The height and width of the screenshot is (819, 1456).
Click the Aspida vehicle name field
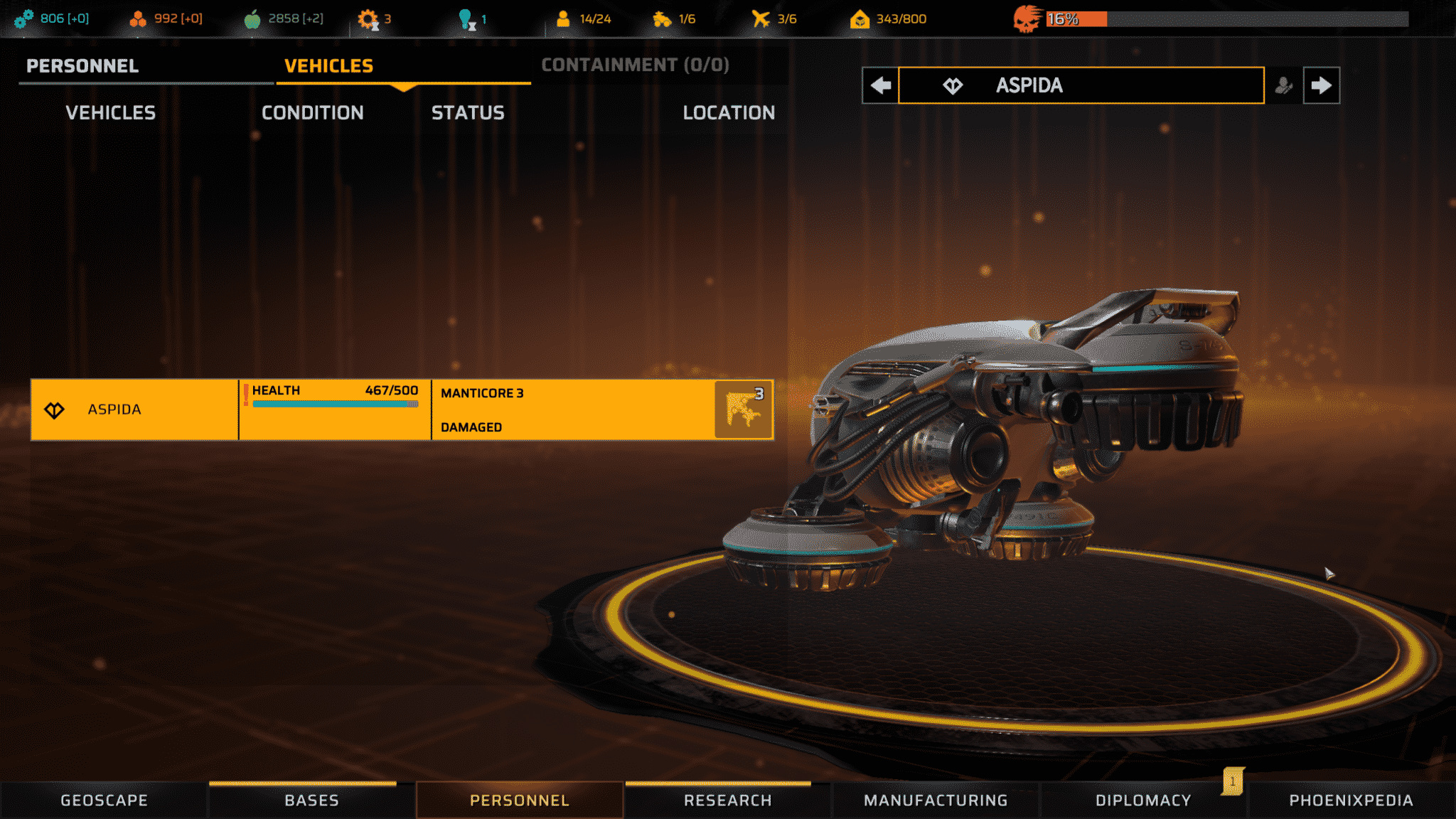[x=1081, y=85]
